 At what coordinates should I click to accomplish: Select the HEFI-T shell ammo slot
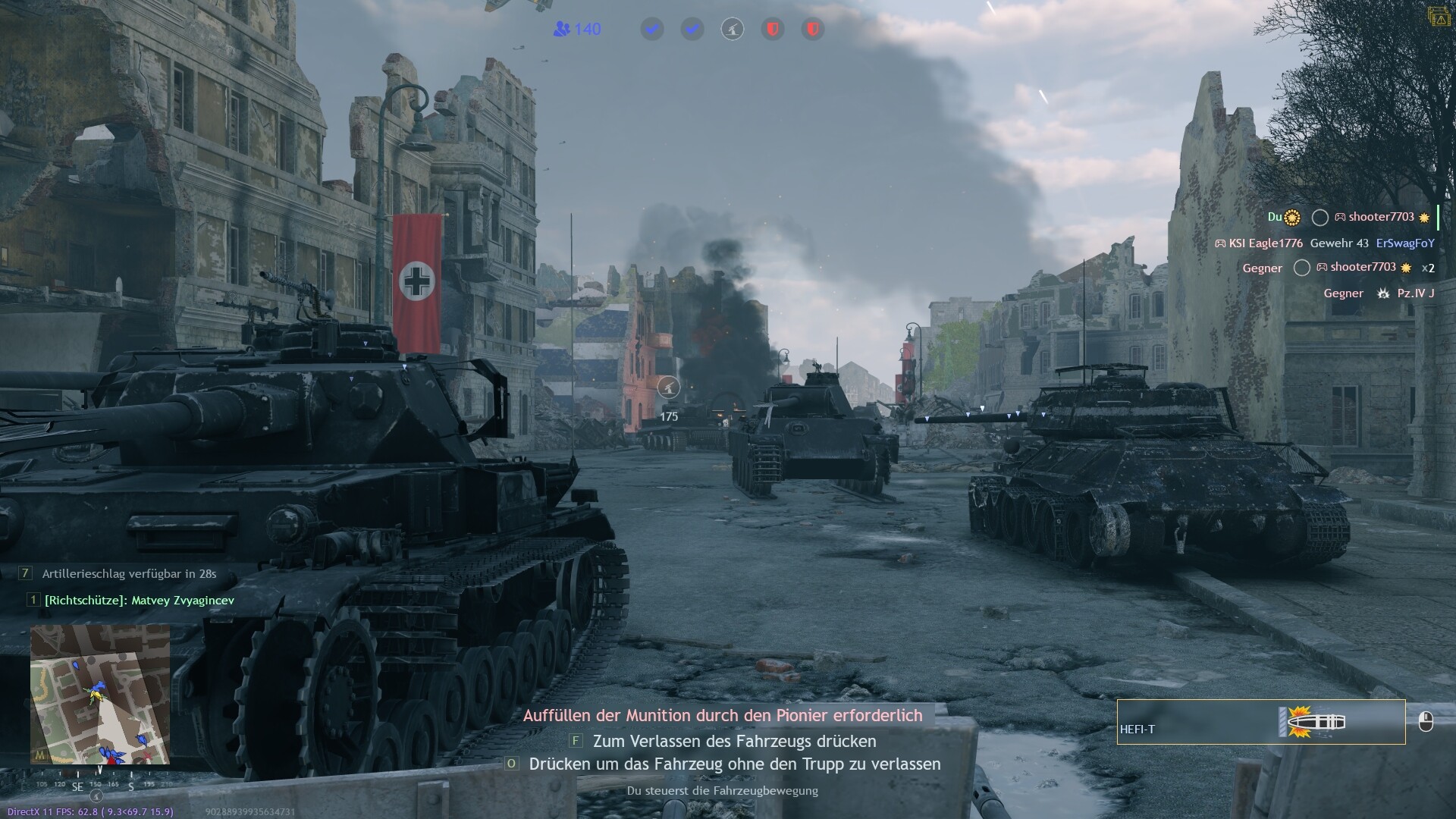1260,722
